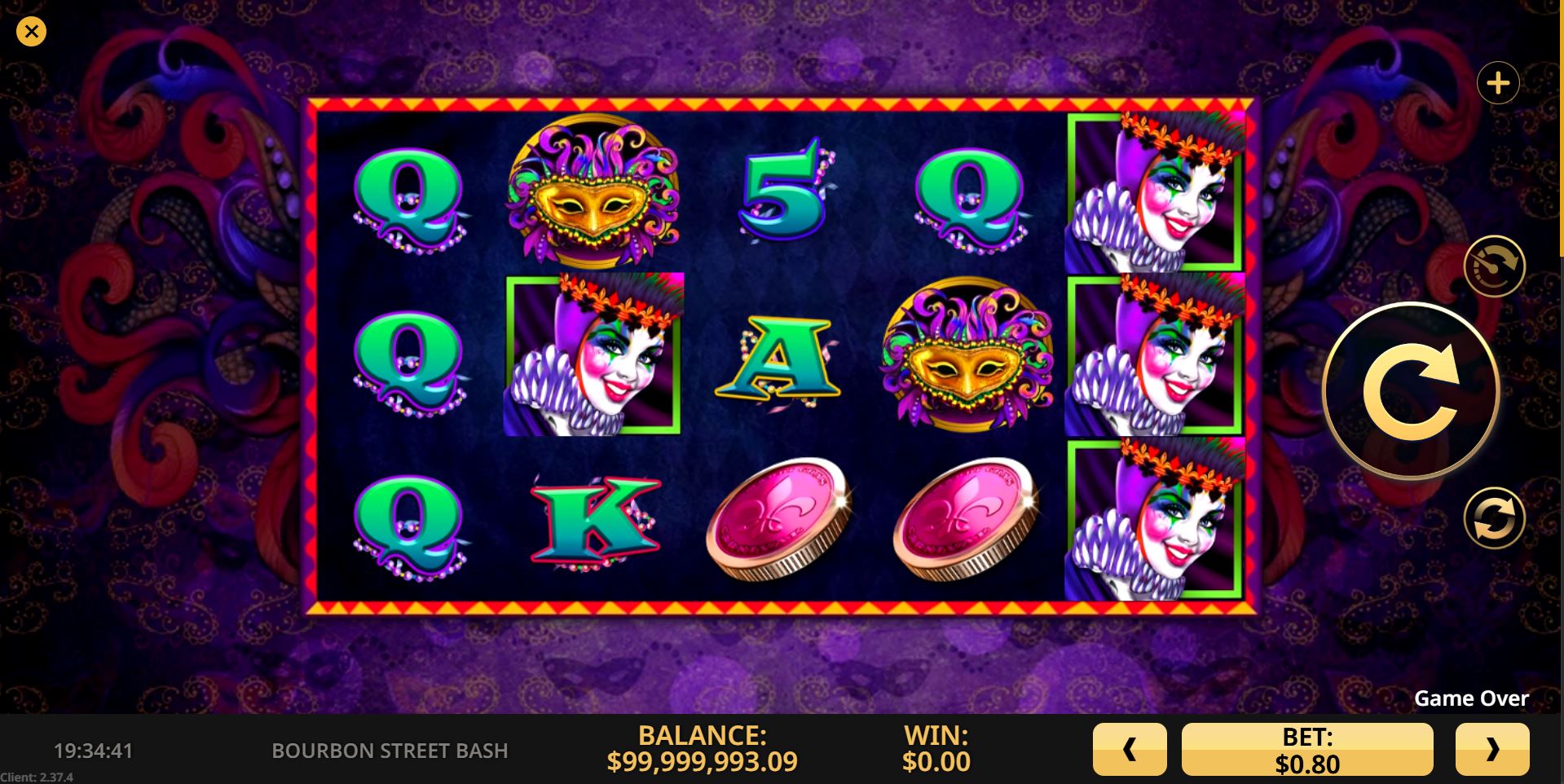Open the plus menu in top right corner
The image size is (1564, 784).
pos(1500,82)
